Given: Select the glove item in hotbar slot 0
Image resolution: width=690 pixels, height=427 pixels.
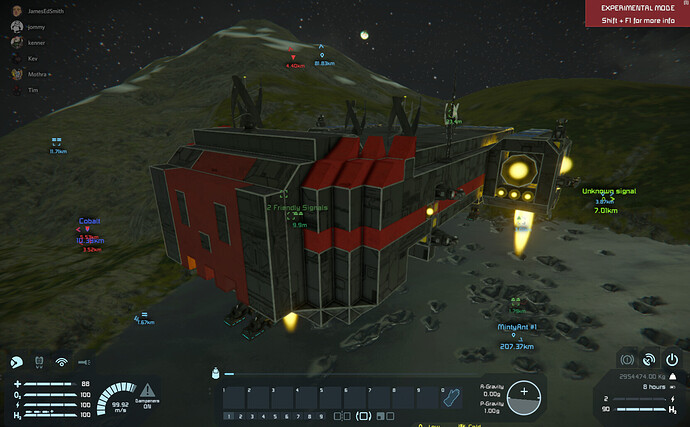Looking at the screenshot, I should coord(452,398).
